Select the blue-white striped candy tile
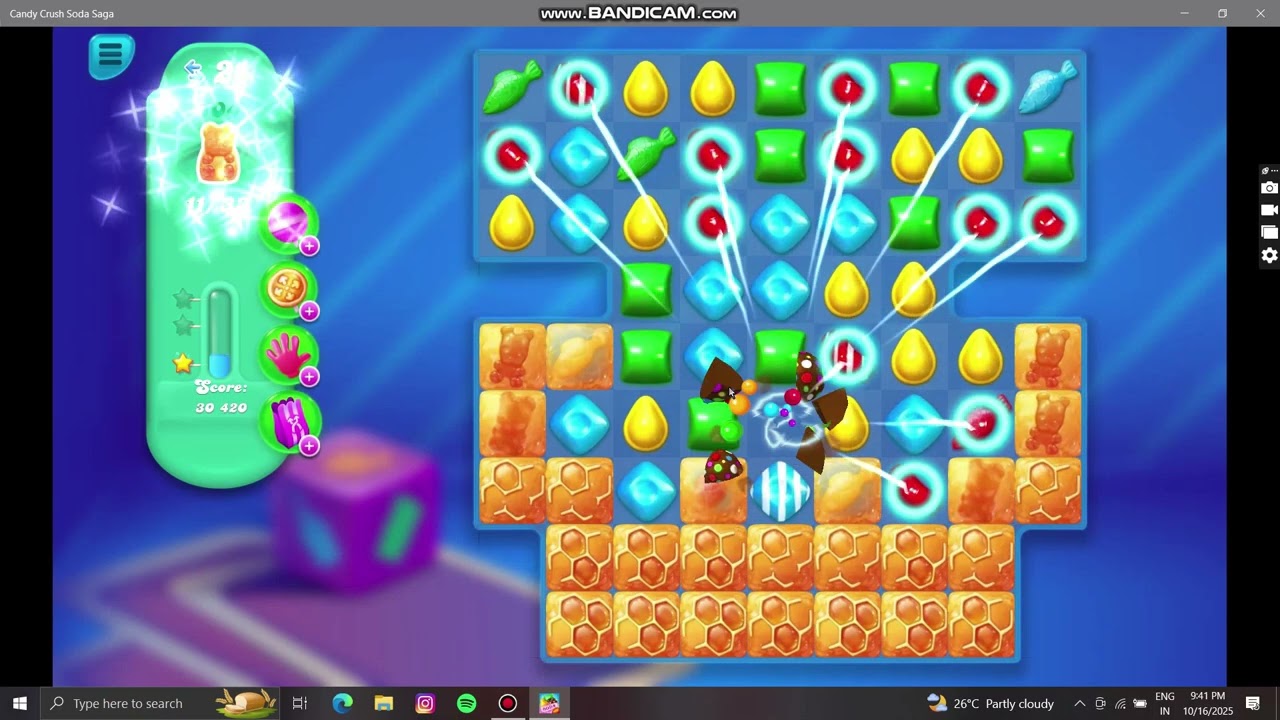Viewport: 1280px width, 720px height. pos(780,492)
